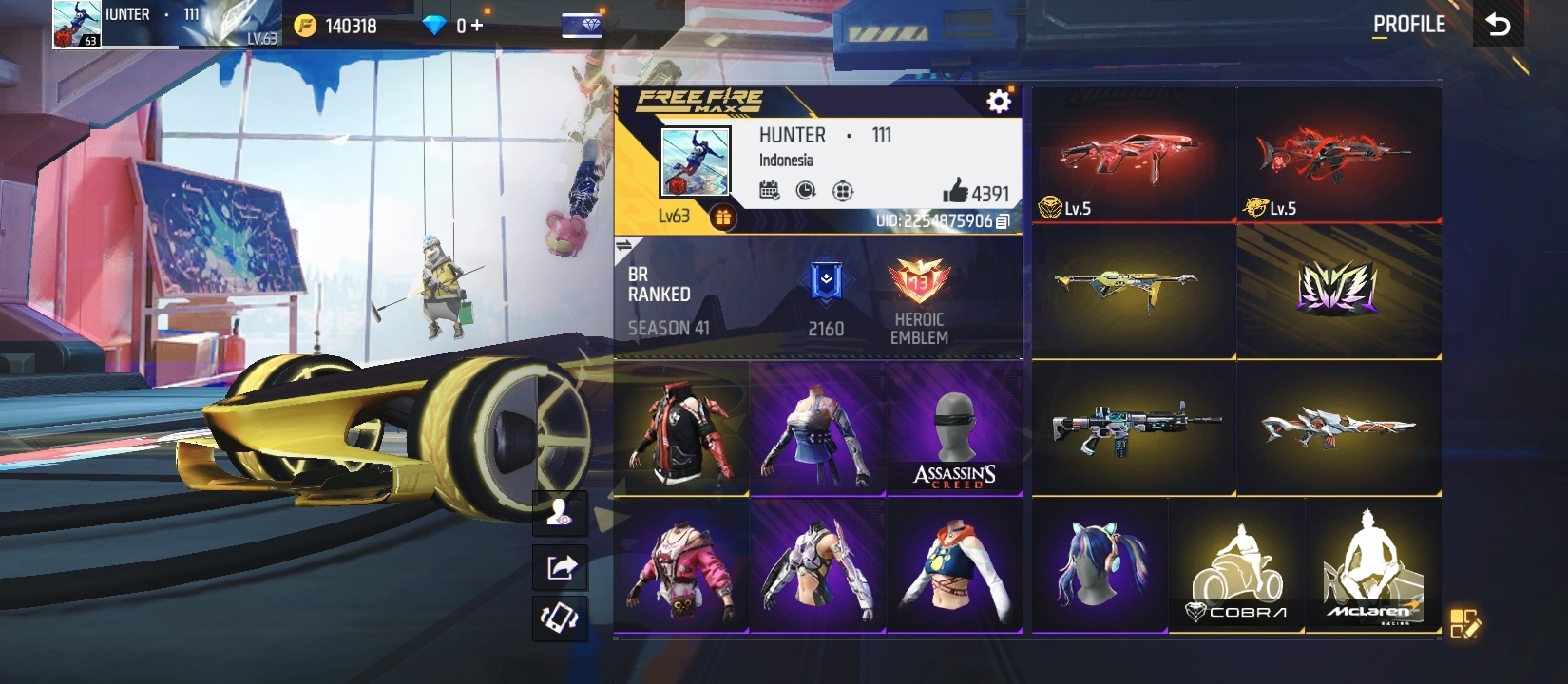View the red and black jacket outfit
Viewport: 1568px width, 684px height.
click(681, 427)
